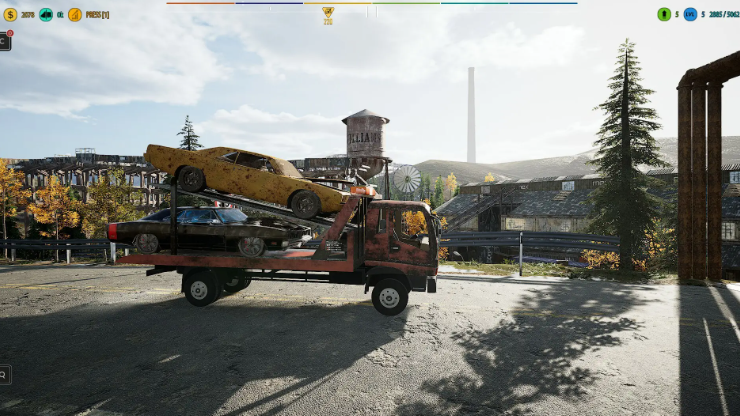Open the blue LVL level badge

690,15
